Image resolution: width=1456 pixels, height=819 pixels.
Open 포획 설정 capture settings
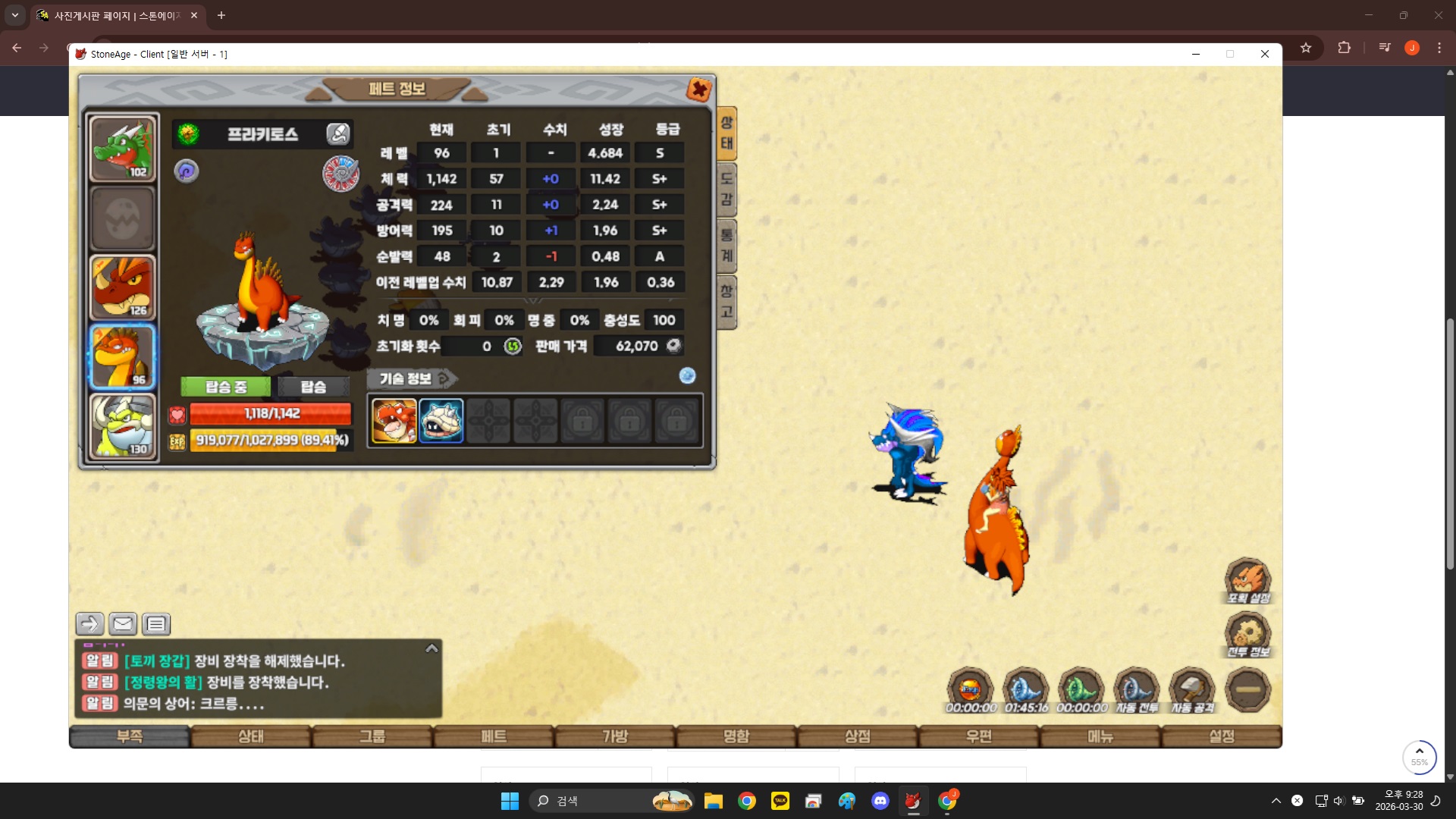click(x=1247, y=581)
